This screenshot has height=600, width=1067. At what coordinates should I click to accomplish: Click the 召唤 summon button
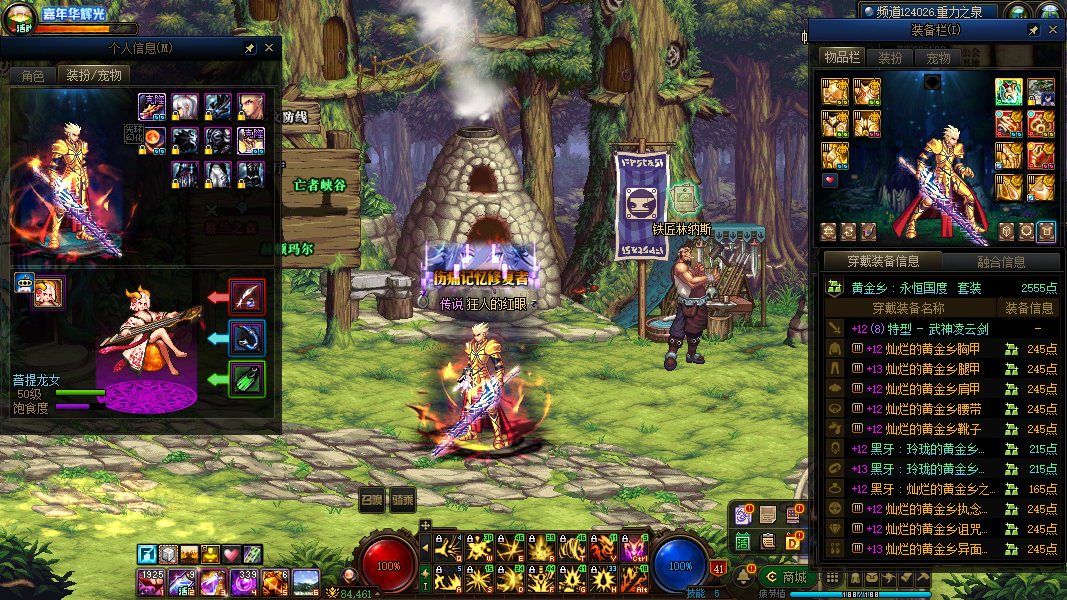point(372,499)
